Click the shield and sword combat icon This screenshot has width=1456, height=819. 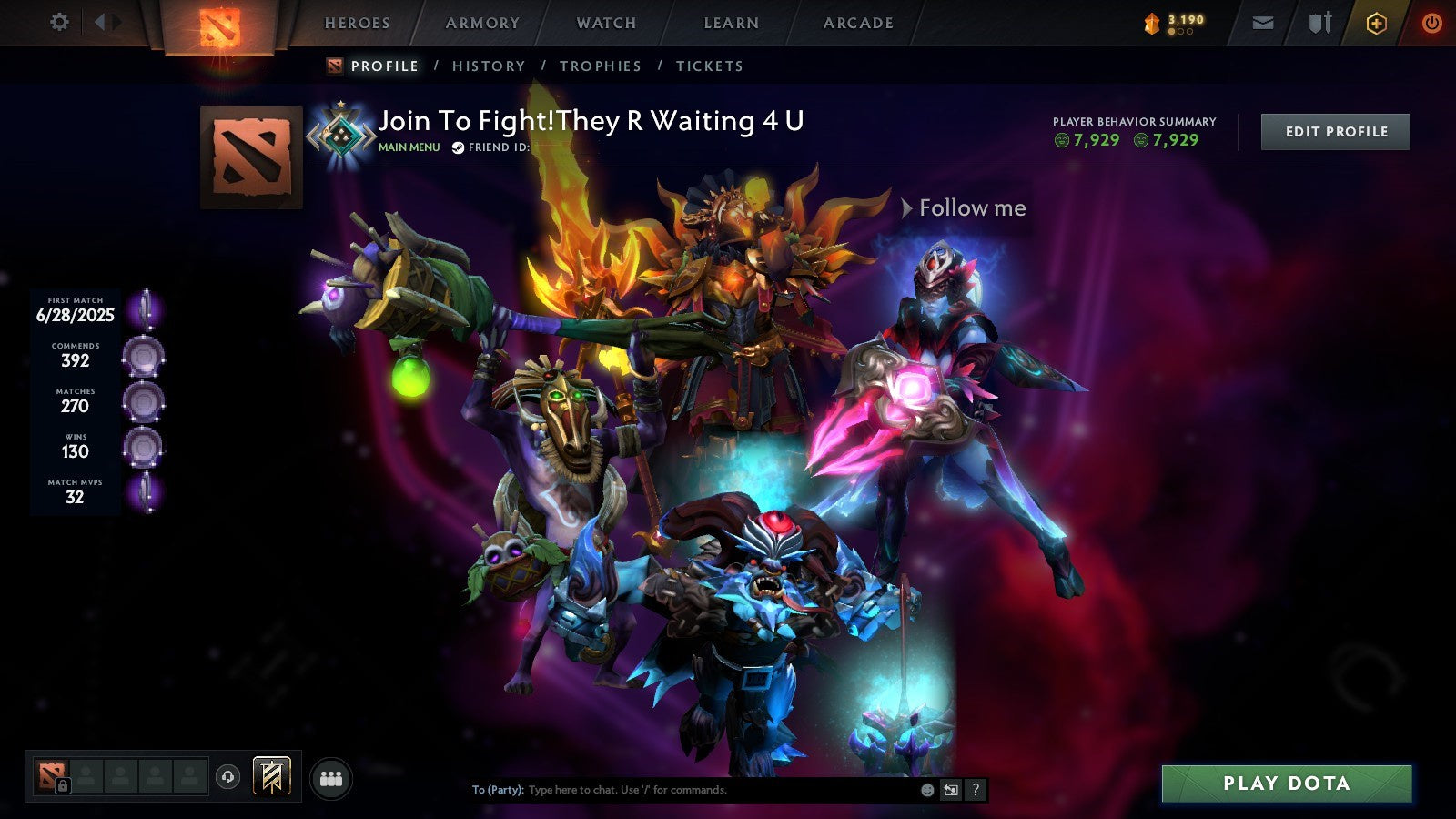(x=1319, y=23)
